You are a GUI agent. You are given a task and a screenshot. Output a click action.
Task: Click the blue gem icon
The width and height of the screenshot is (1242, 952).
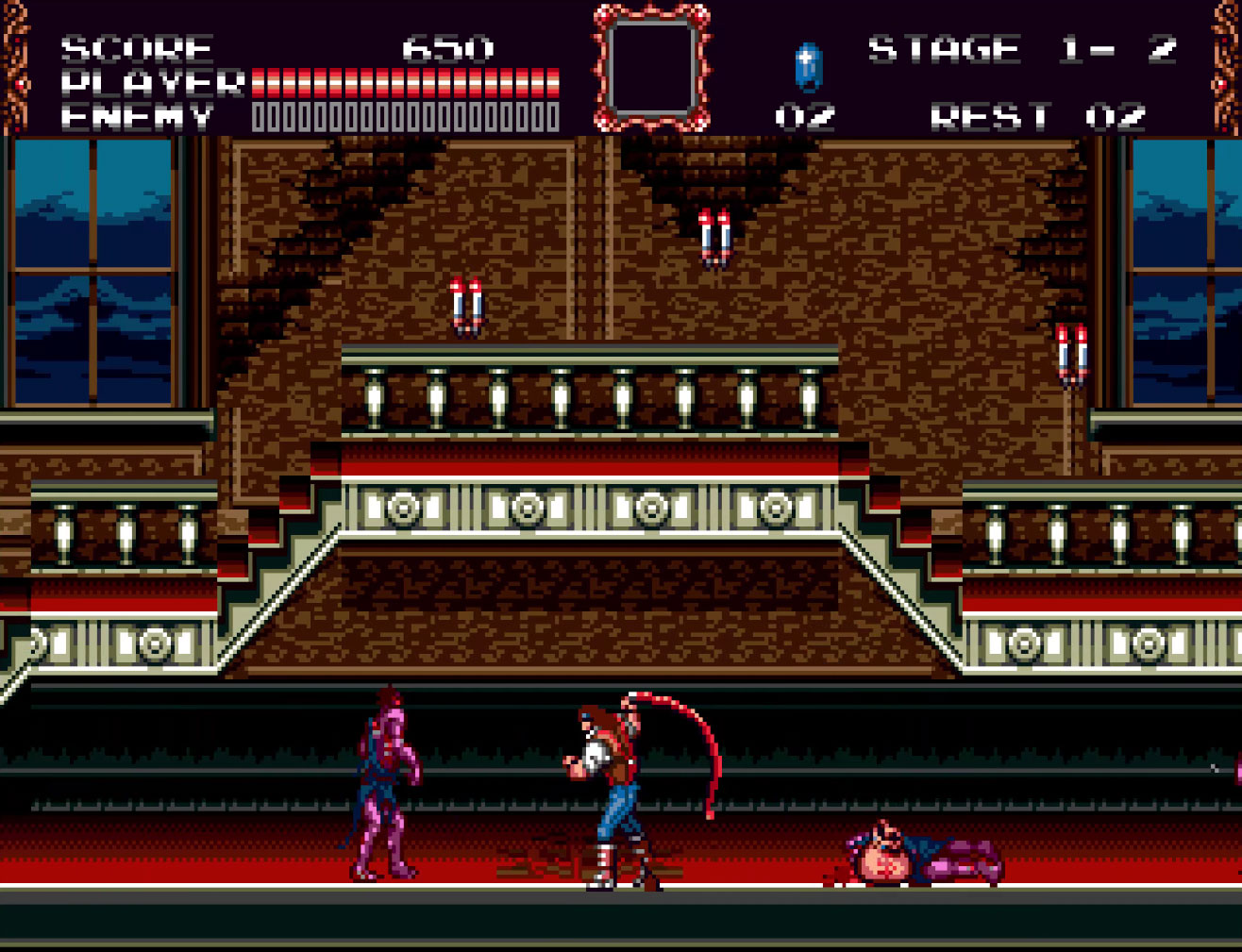pyautogui.click(x=808, y=67)
